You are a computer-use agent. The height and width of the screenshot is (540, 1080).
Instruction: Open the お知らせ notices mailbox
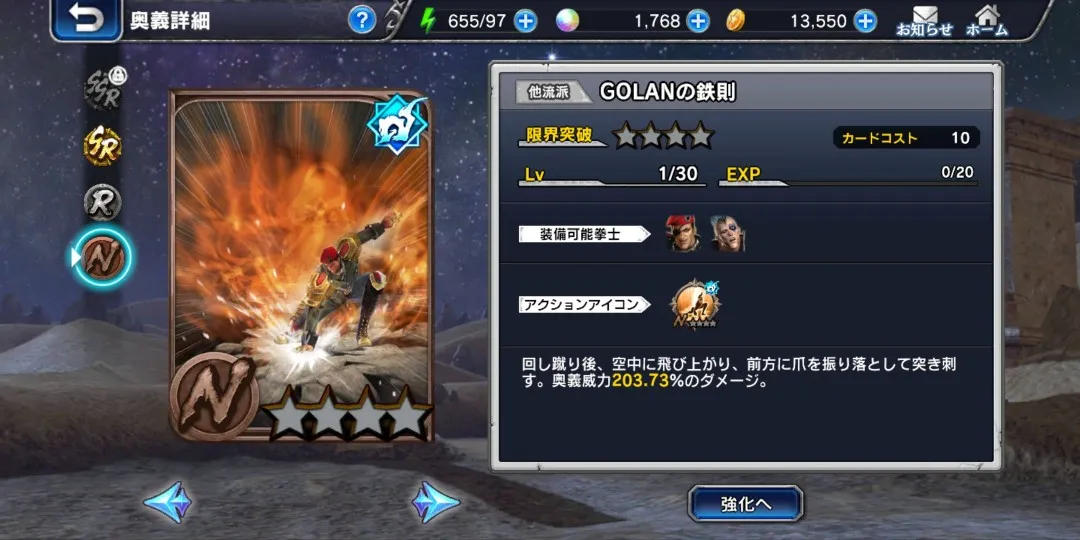point(924,21)
